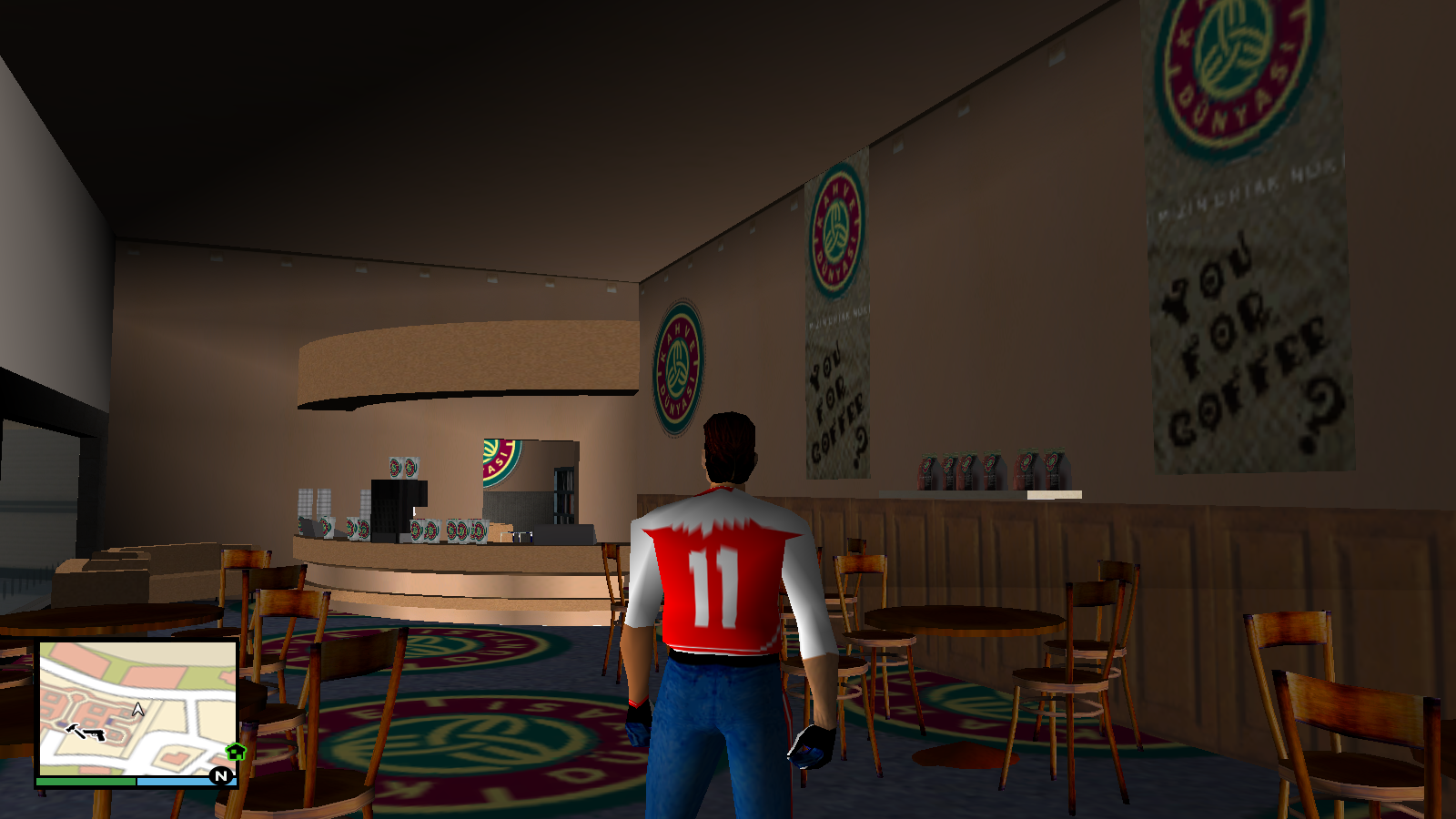Click the green health bar under the minimap
Viewport: 1456px width, 819px height.
[86, 781]
